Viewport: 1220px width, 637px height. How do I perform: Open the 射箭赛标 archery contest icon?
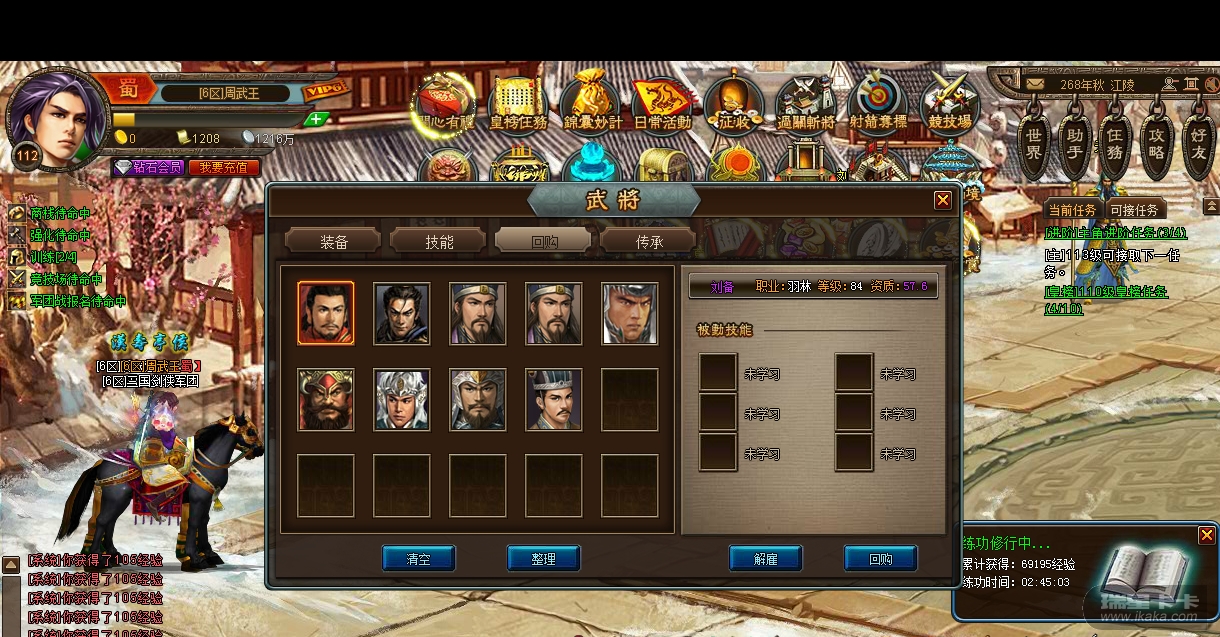[x=878, y=104]
